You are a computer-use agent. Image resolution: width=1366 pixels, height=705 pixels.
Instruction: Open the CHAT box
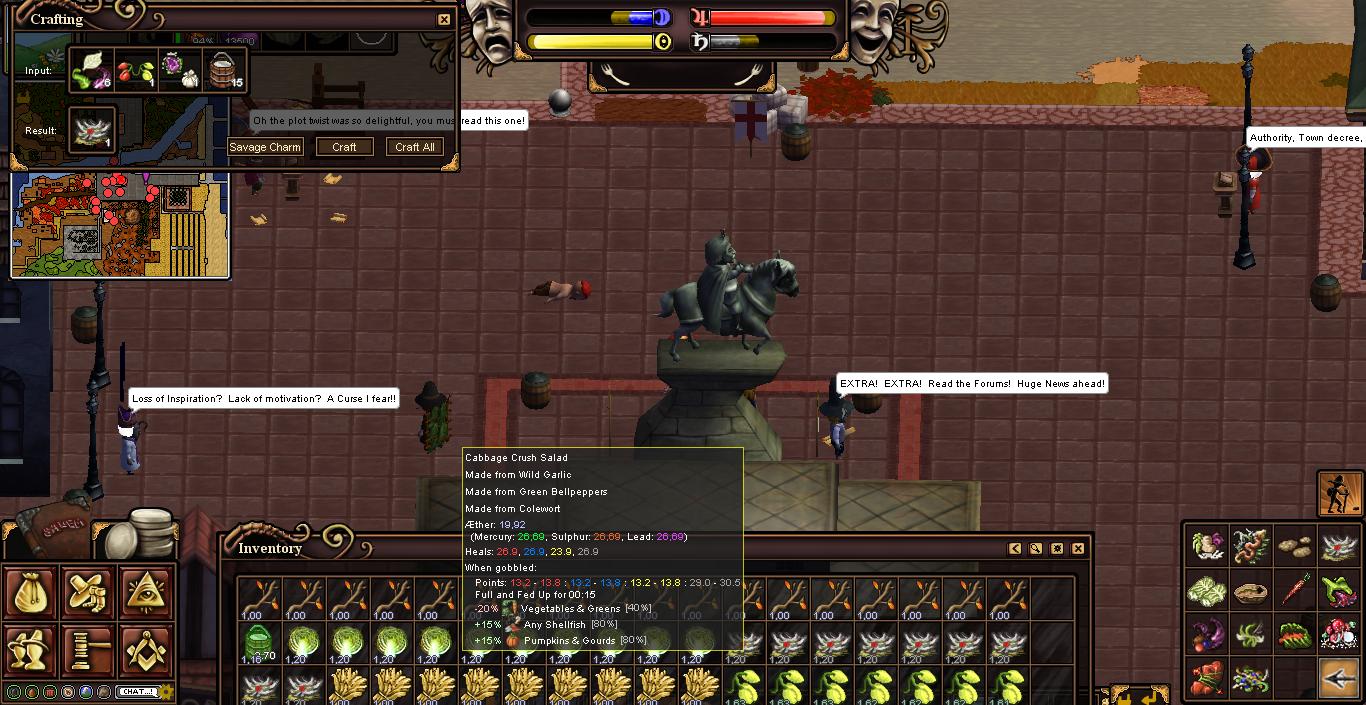[x=137, y=691]
